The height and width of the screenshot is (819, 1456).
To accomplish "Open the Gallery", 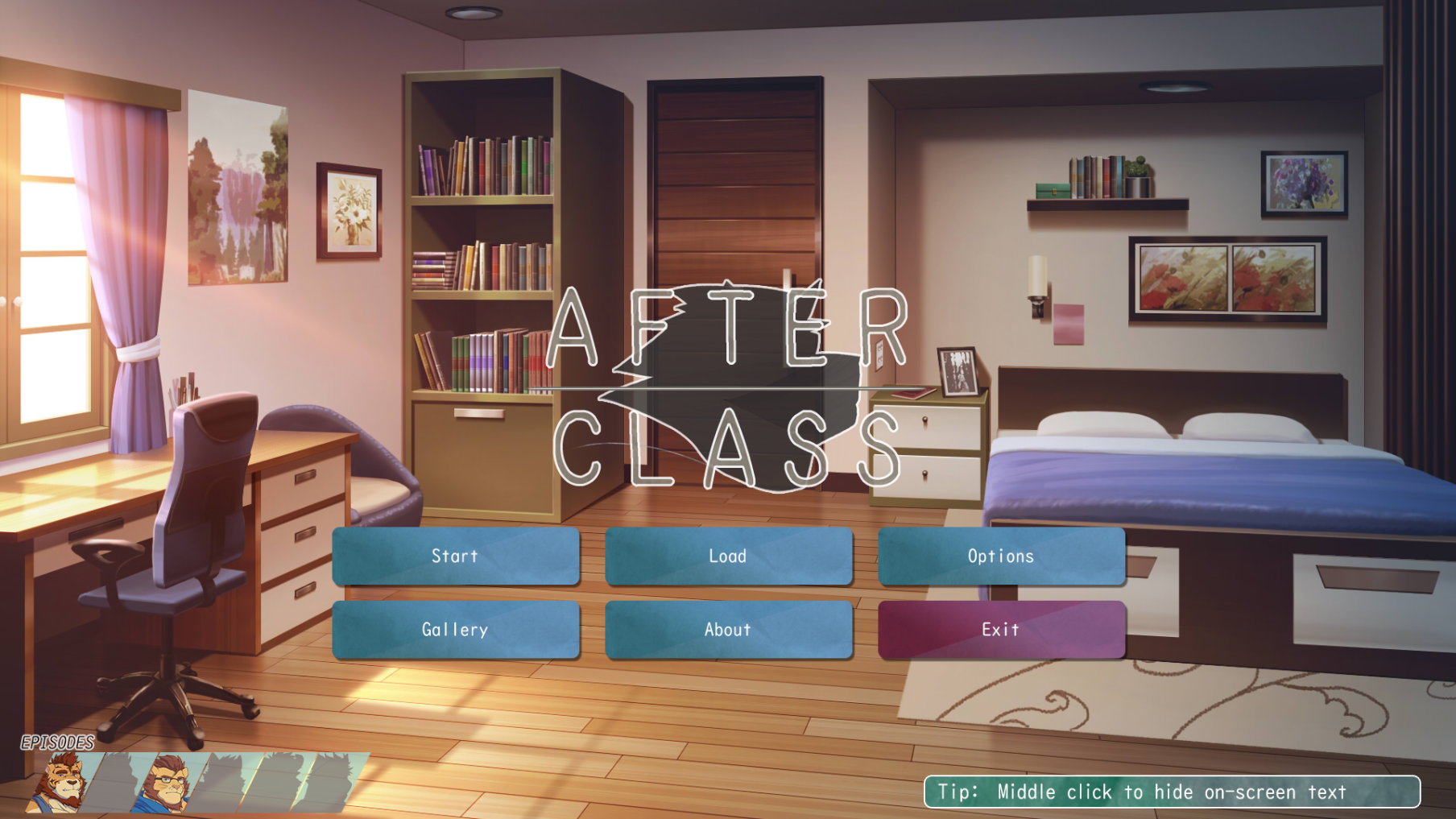I will tap(455, 629).
